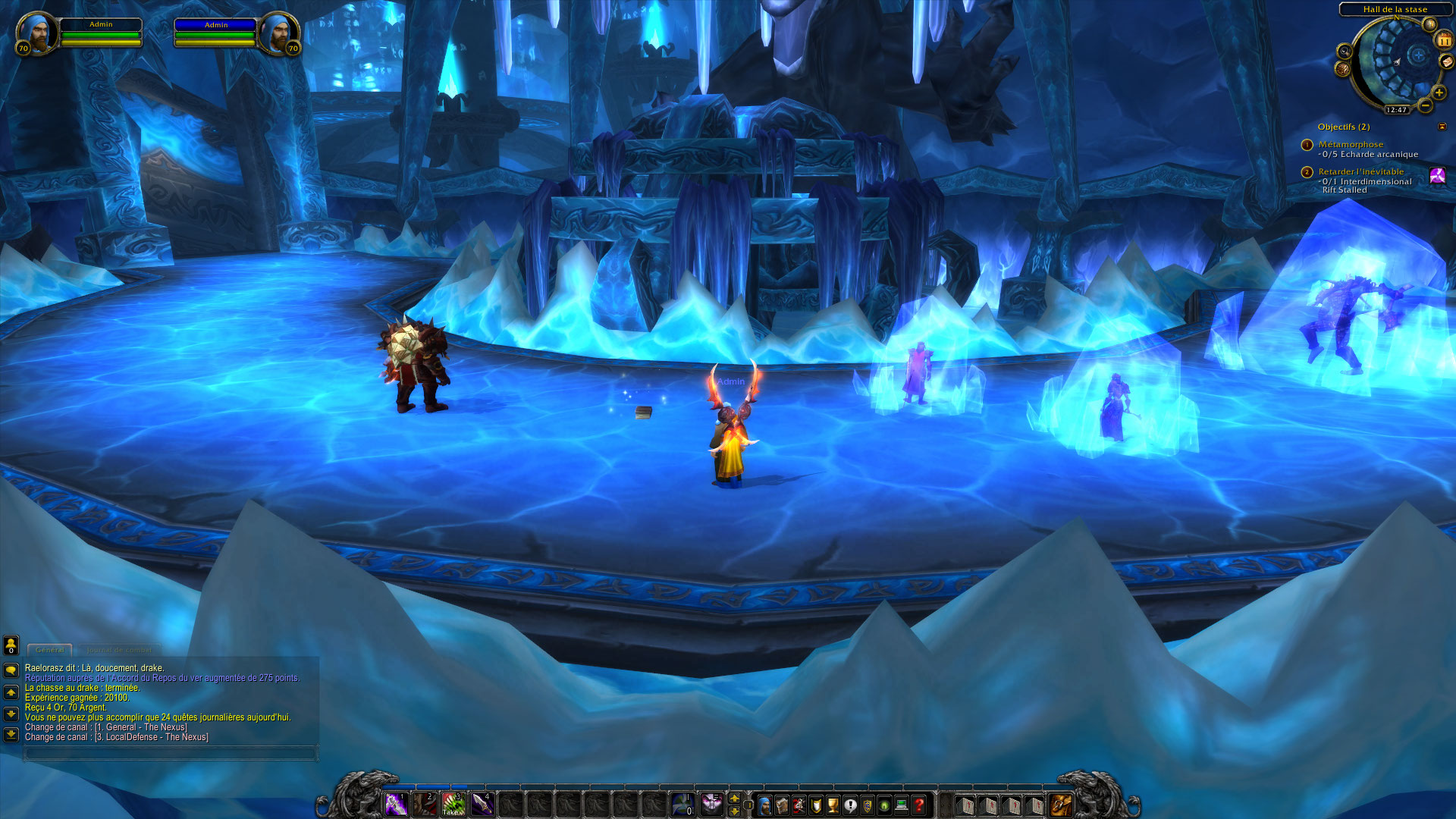This screenshot has width=1456, height=819.
Task: Open the character portrait micro menu button
Action: click(765, 805)
